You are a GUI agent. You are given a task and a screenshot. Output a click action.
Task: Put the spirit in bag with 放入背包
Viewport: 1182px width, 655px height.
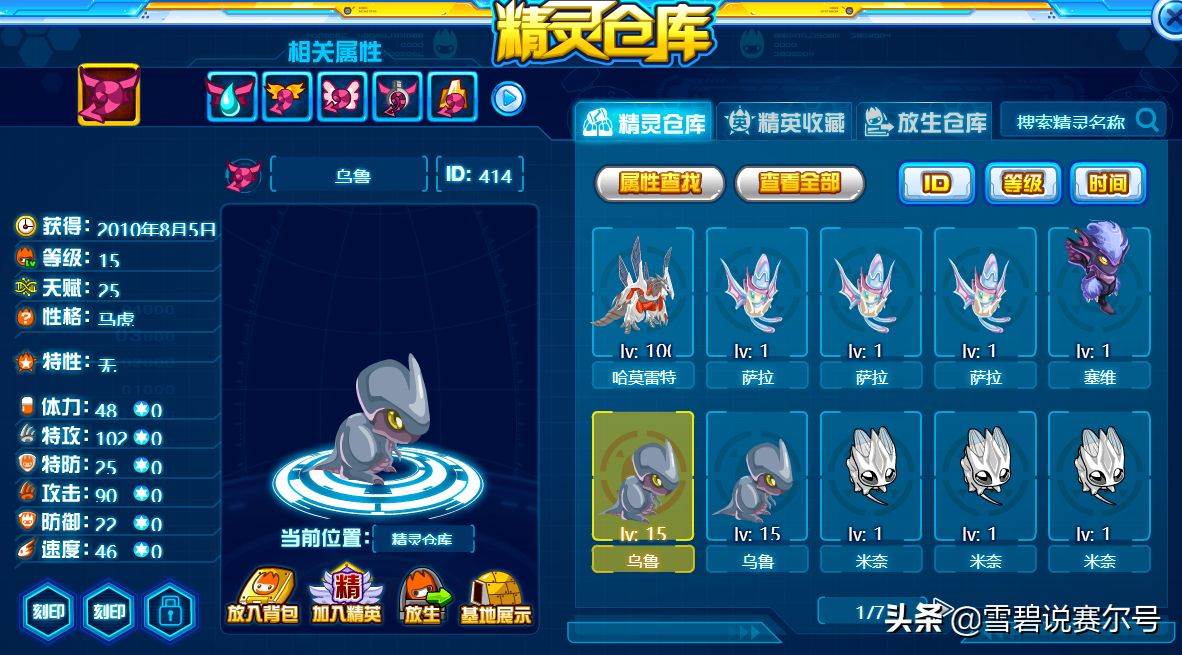(262, 598)
